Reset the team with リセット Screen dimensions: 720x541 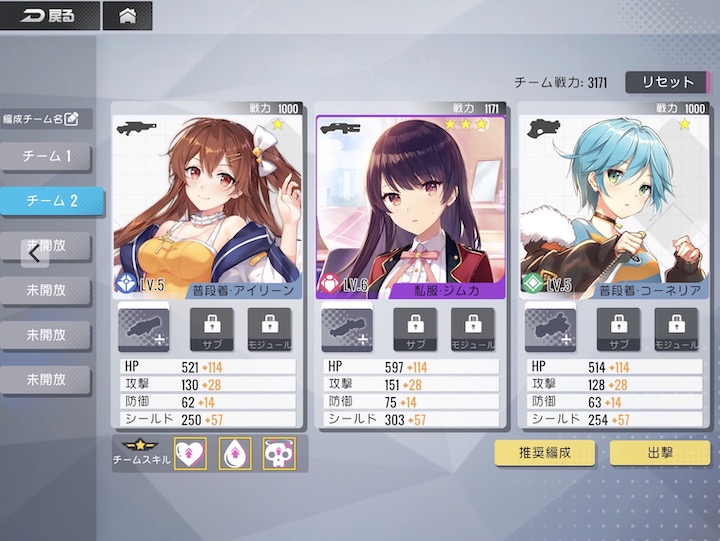659,82
